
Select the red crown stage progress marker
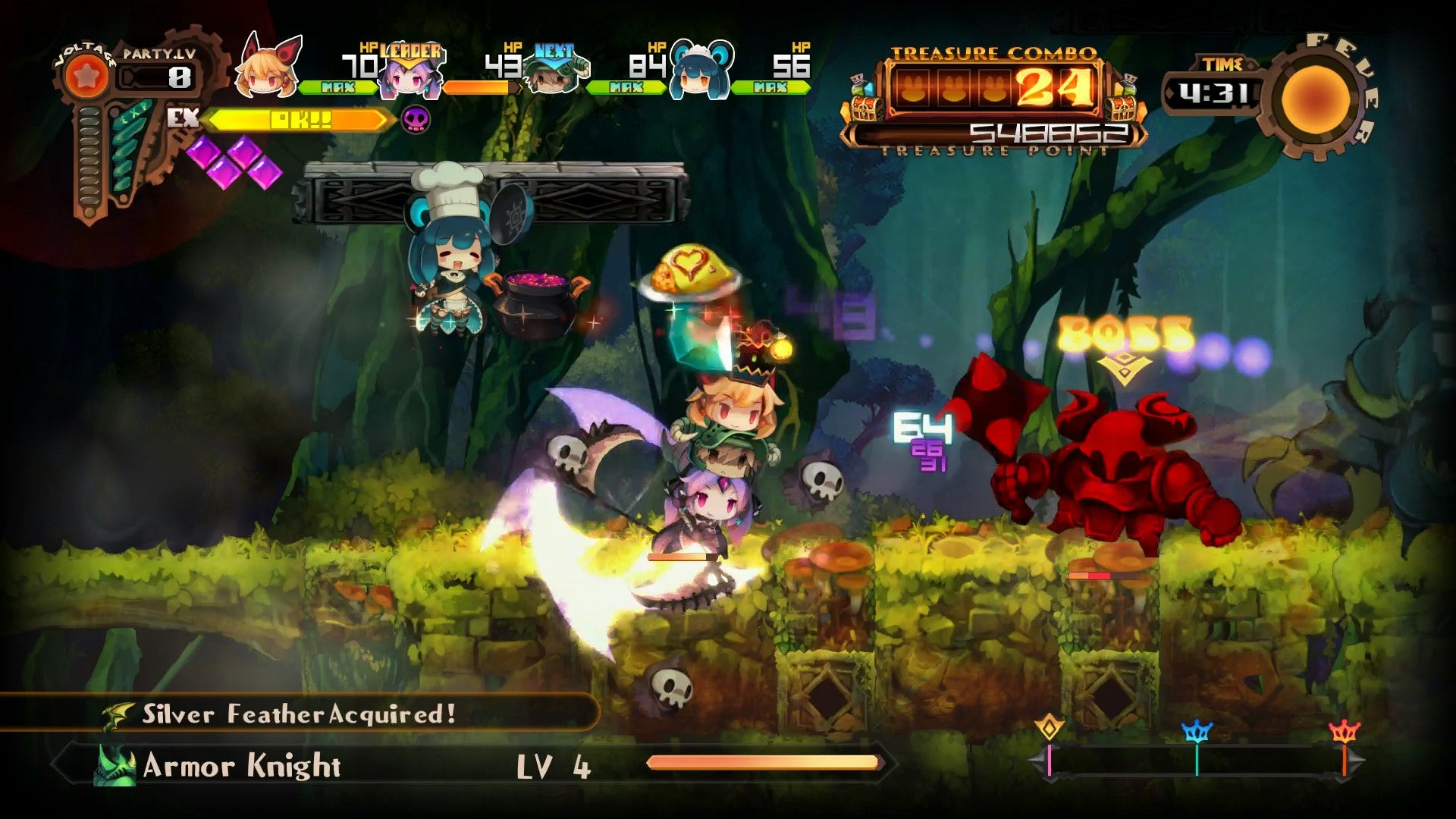click(x=1344, y=731)
